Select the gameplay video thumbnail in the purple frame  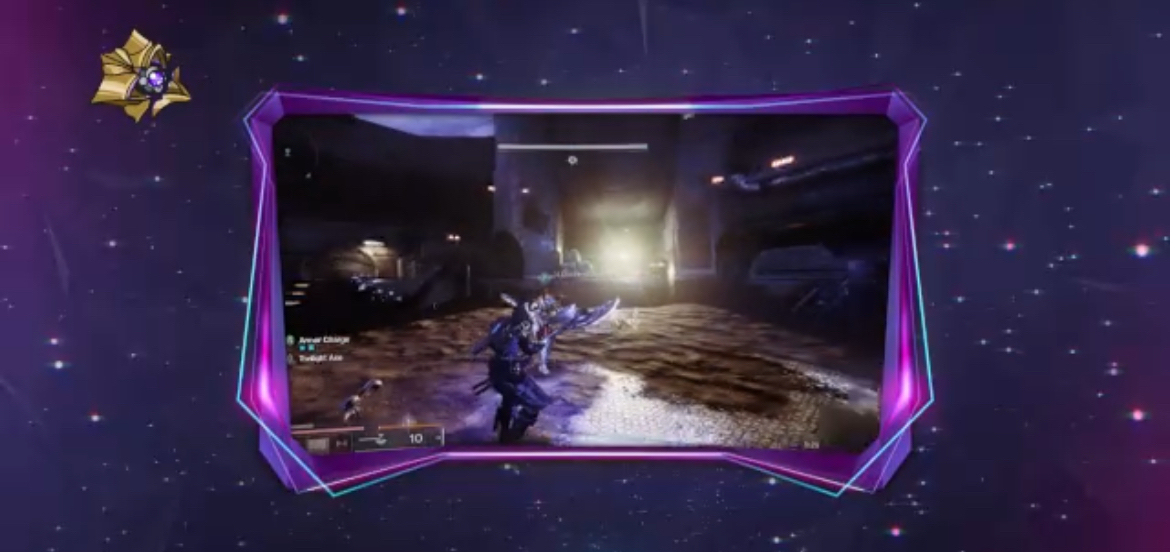tap(585, 280)
